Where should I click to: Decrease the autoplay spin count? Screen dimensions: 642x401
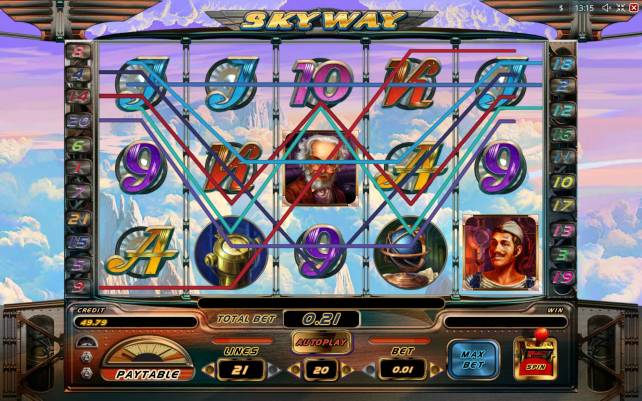coord(291,370)
